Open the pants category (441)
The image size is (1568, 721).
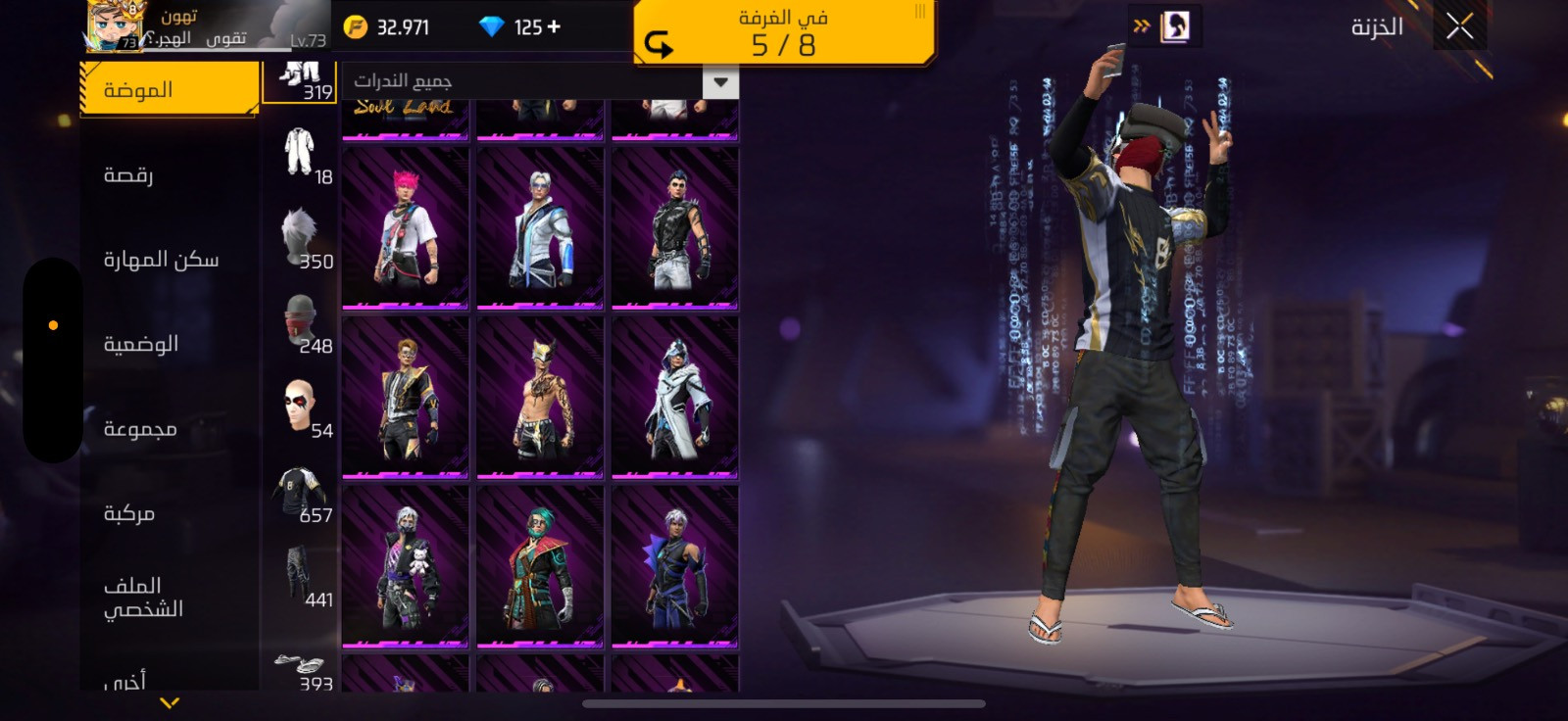click(301, 577)
